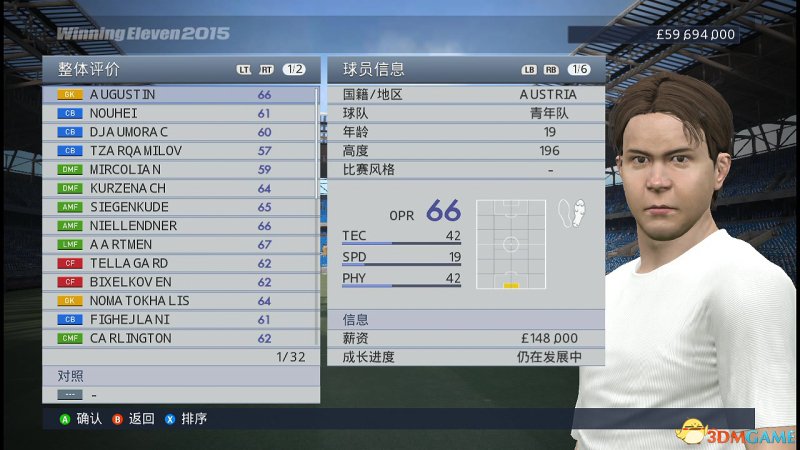
Task: Select the BIXELKOVEN player entry
Action: click(x=180, y=282)
